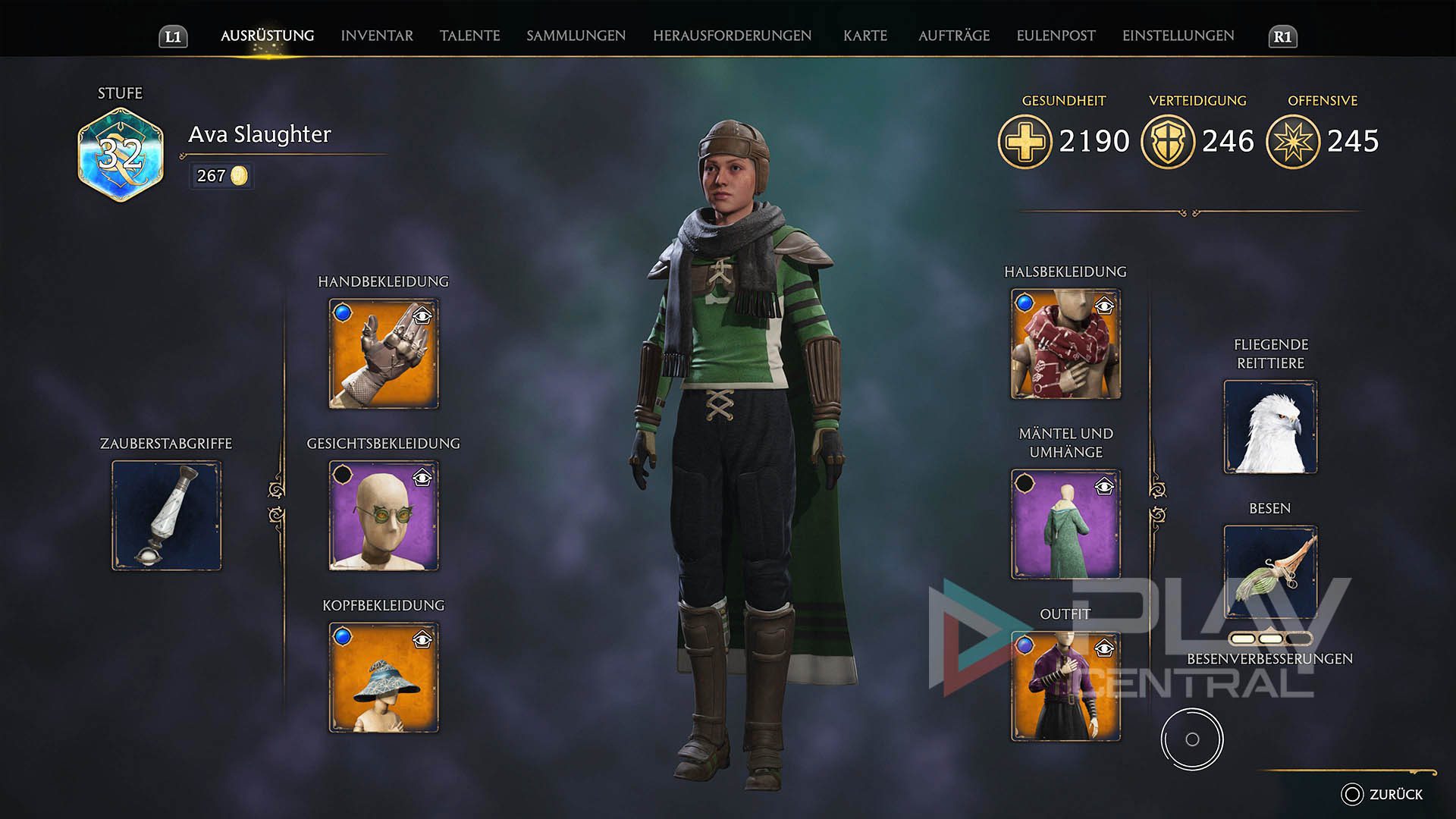The width and height of the screenshot is (1456, 819).
Task: Open the Eulenpost tab
Action: coord(1056,36)
